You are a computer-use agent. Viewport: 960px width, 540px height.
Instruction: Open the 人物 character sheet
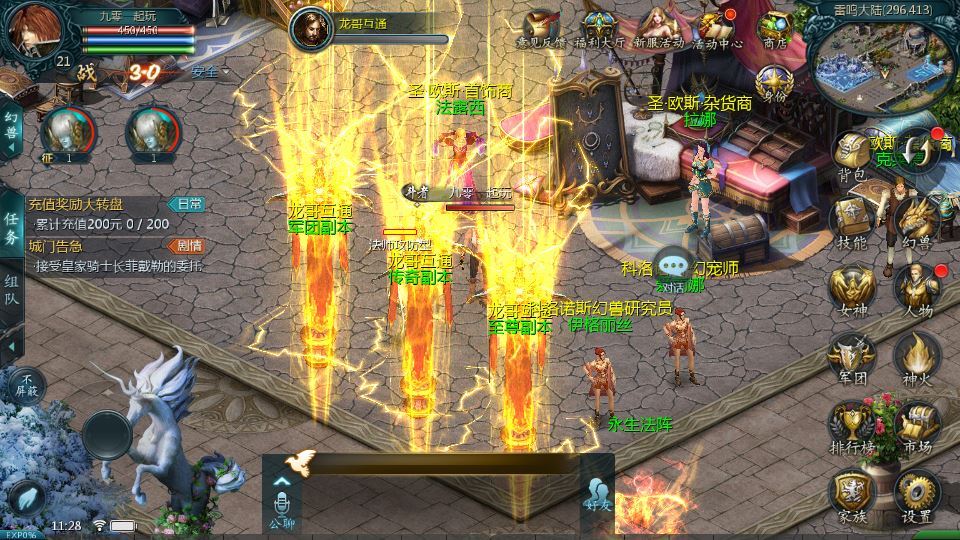click(916, 290)
